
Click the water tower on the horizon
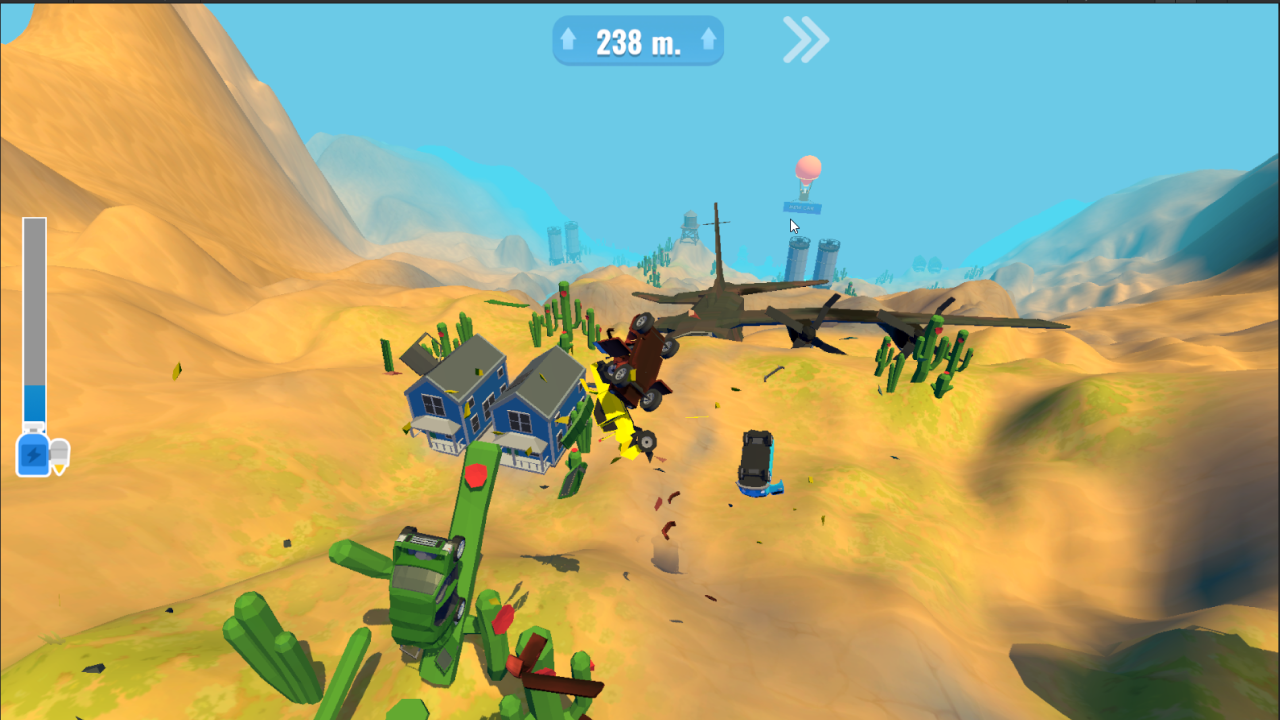coord(691,222)
